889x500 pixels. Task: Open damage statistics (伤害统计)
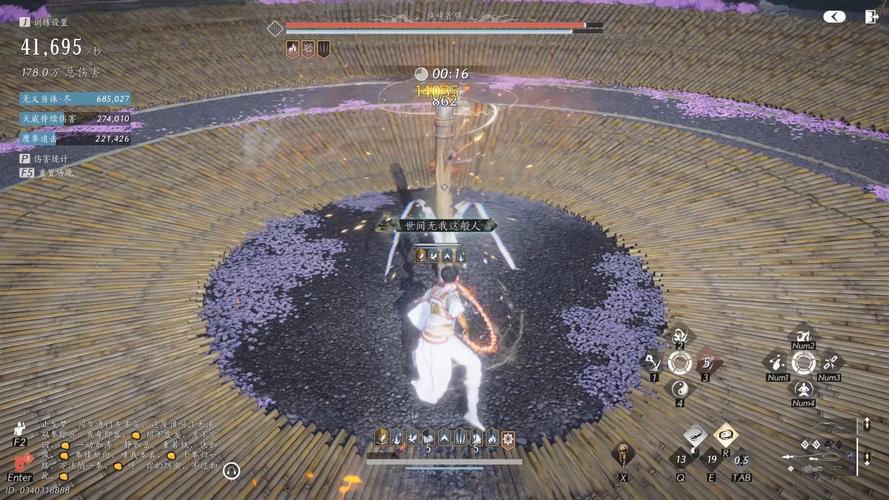50,158
